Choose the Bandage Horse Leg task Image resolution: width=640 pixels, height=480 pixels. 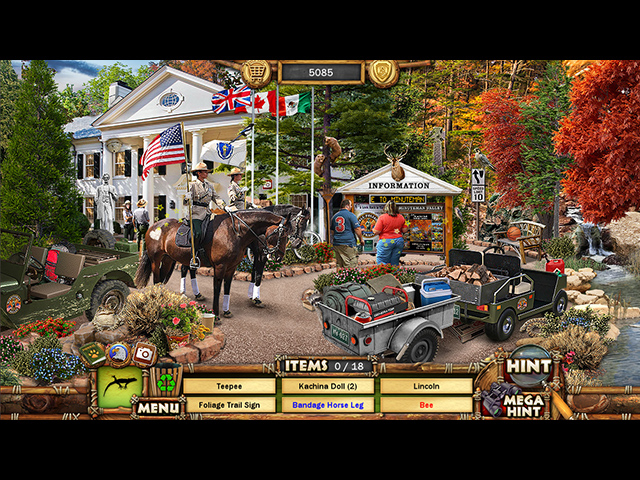327,405
